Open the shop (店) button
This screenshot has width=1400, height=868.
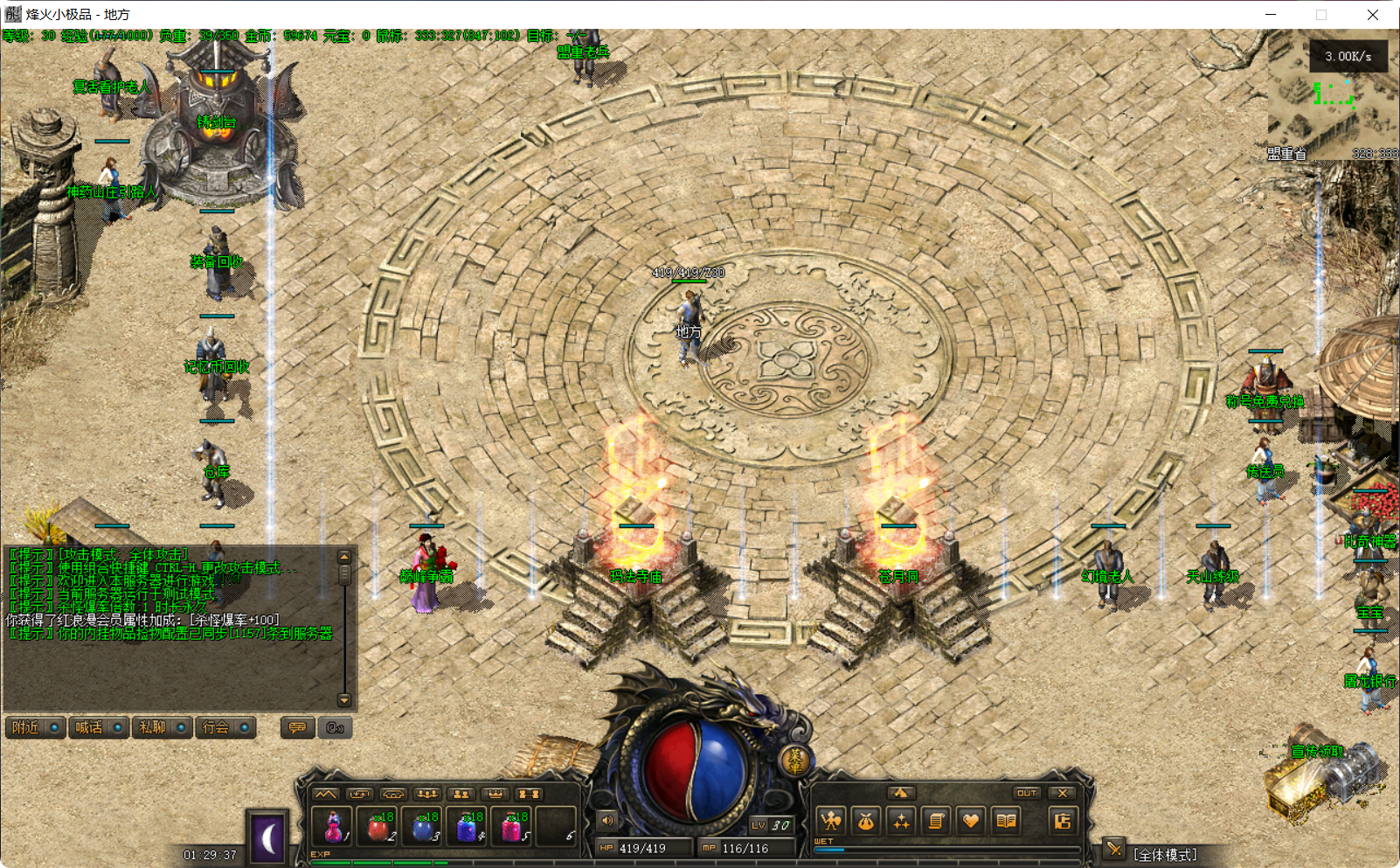1062,821
